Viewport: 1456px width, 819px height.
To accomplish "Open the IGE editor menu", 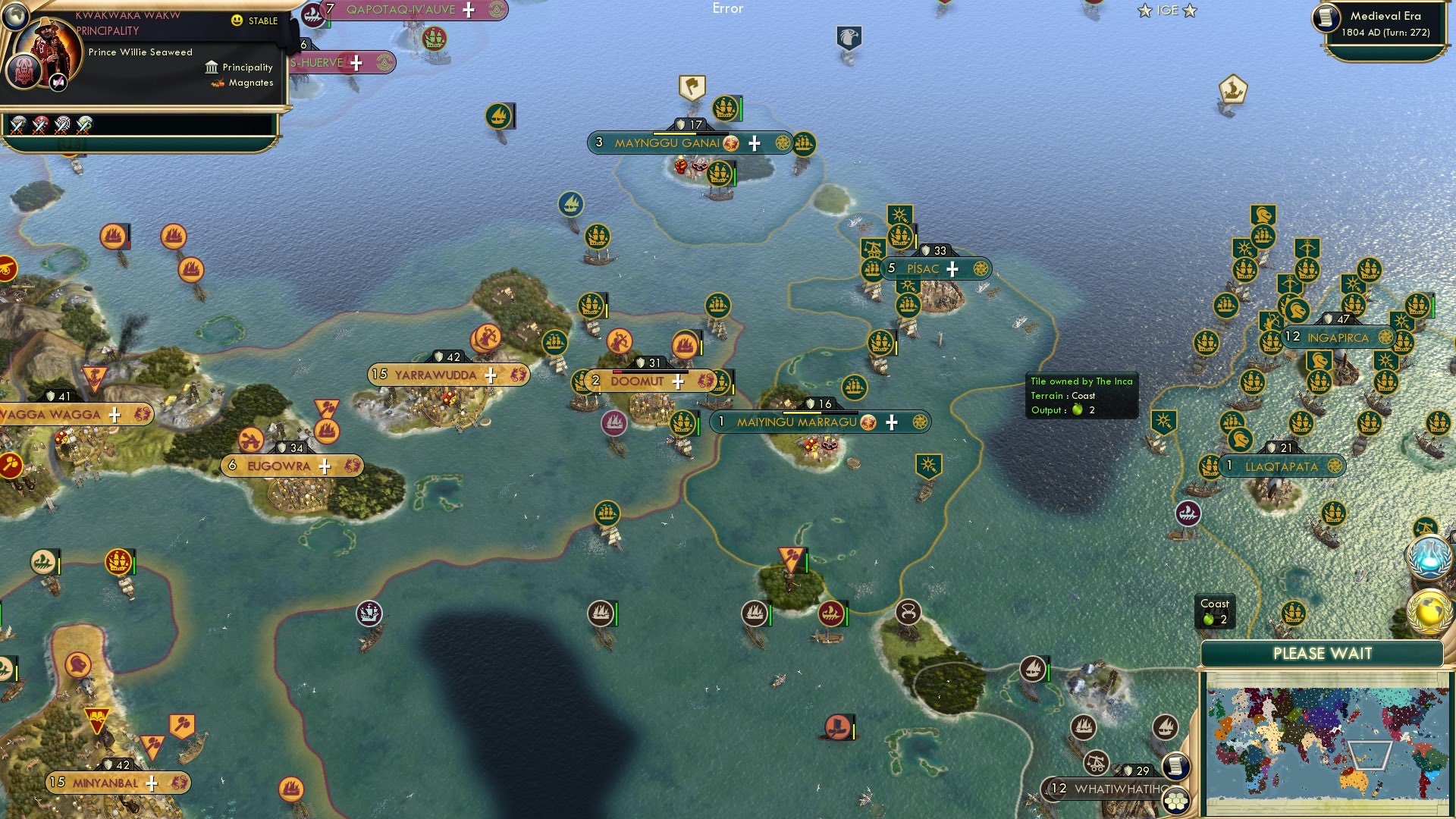I will click(1169, 10).
